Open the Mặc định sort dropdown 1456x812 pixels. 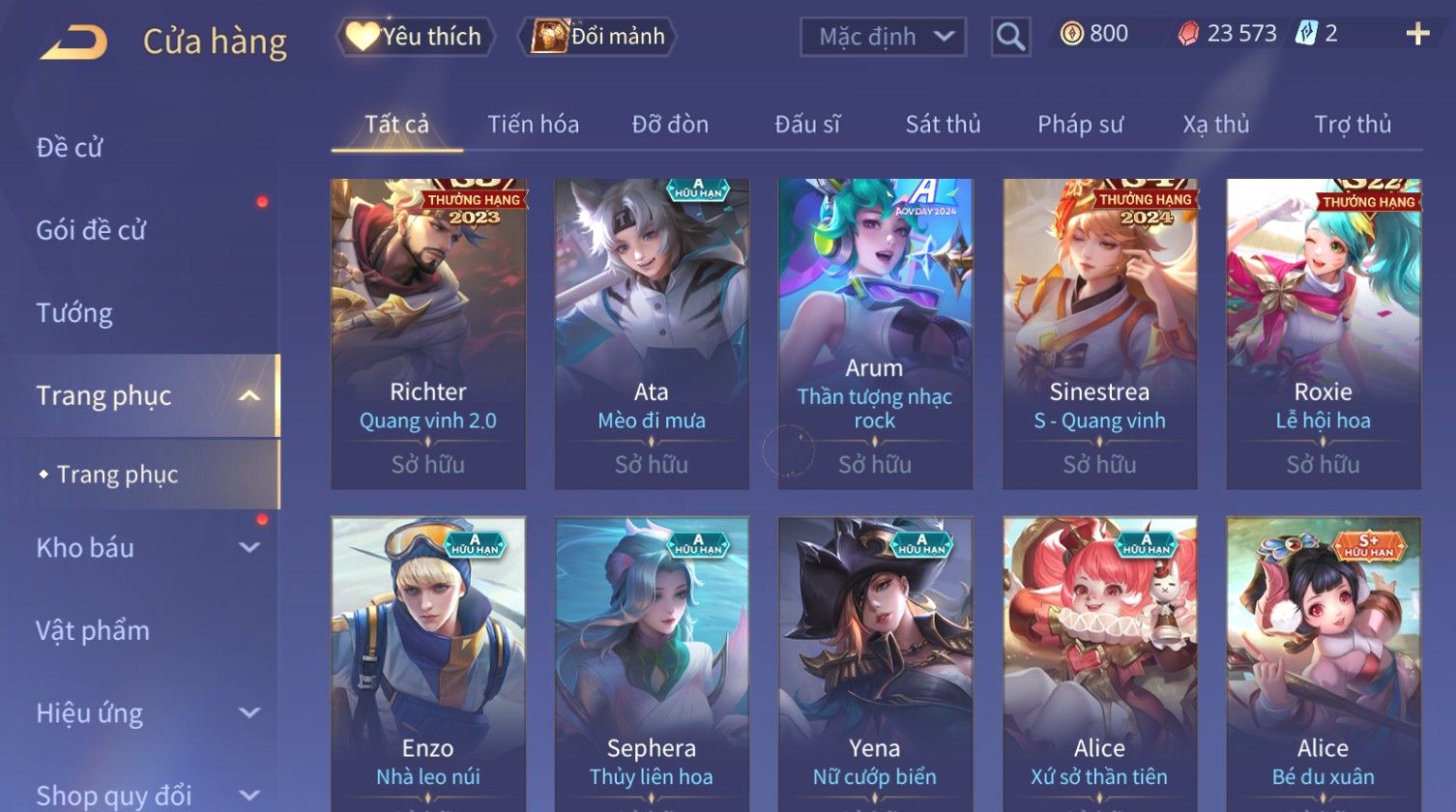tap(883, 37)
